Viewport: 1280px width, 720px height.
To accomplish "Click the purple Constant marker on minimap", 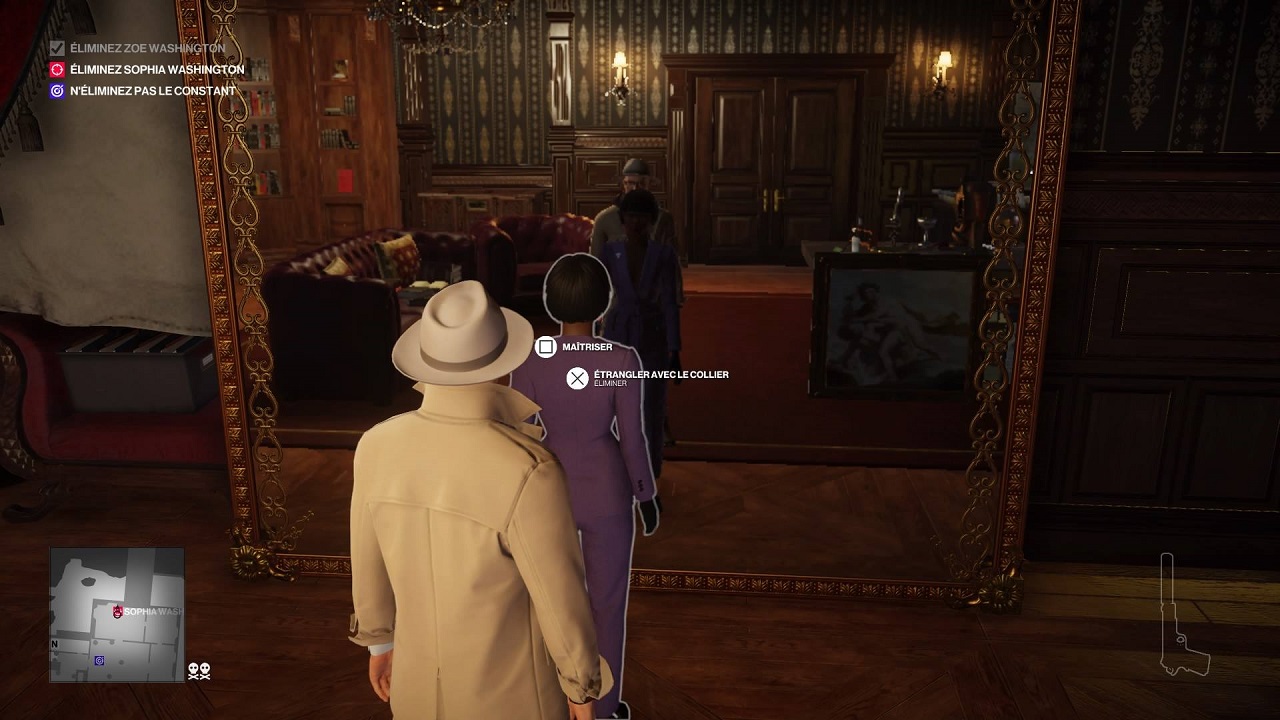I will [99, 660].
